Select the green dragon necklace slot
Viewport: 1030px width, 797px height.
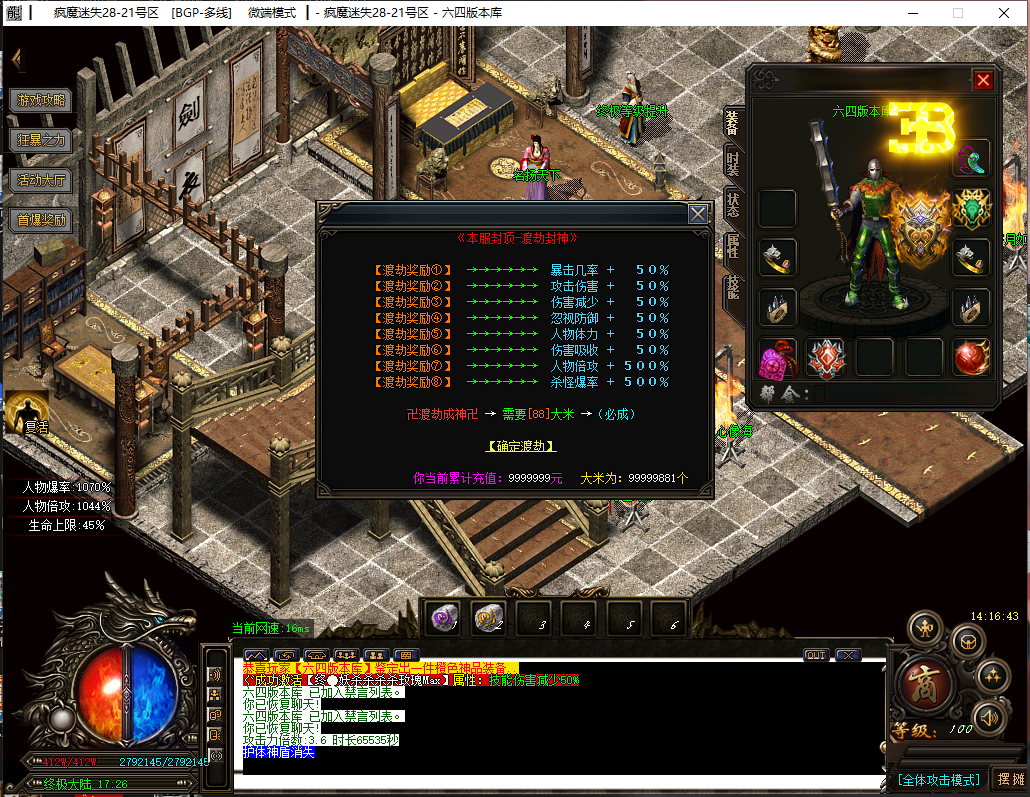[x=971, y=209]
